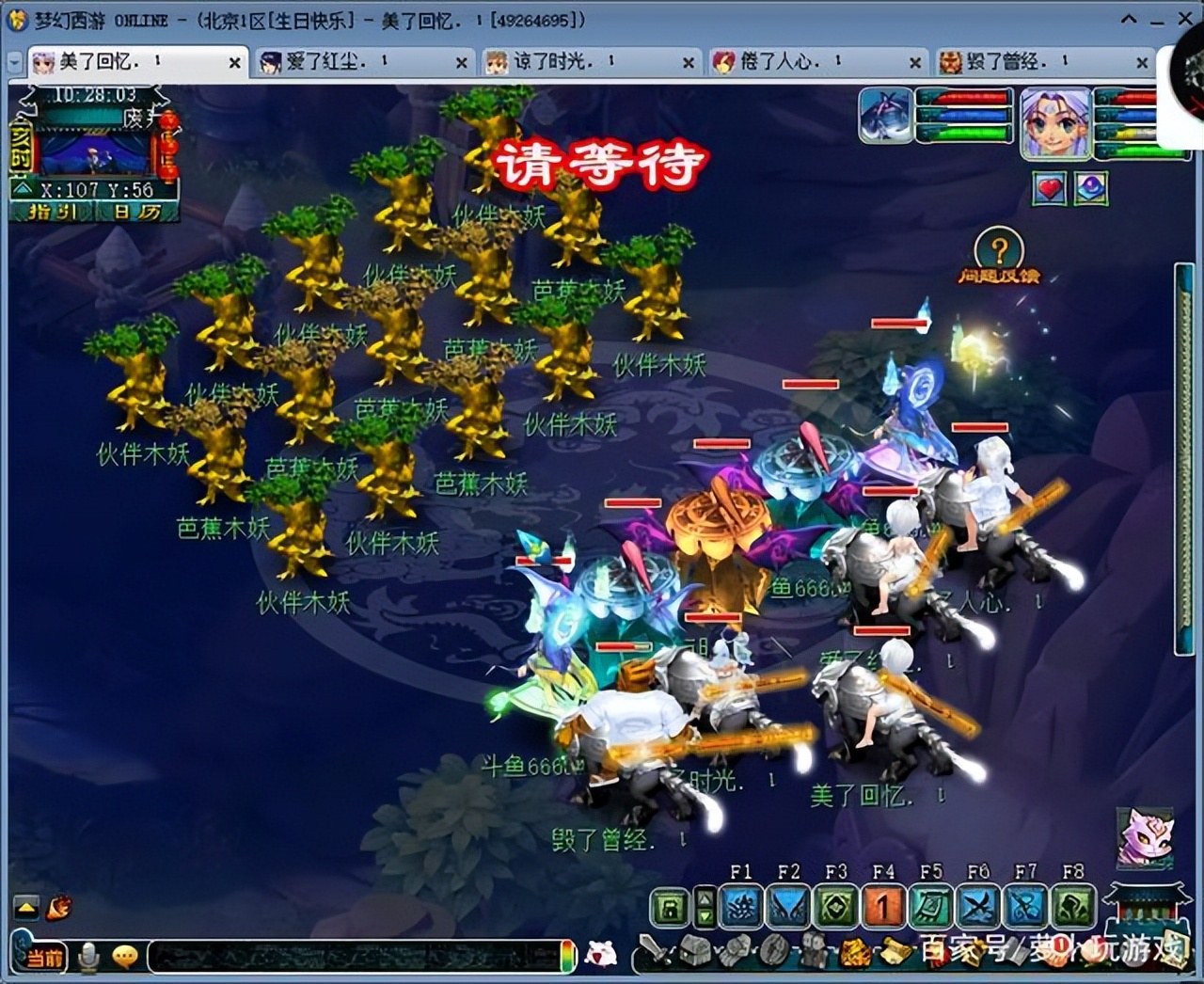Open the 指引 guide button
The width and height of the screenshot is (1204, 984).
point(53,212)
